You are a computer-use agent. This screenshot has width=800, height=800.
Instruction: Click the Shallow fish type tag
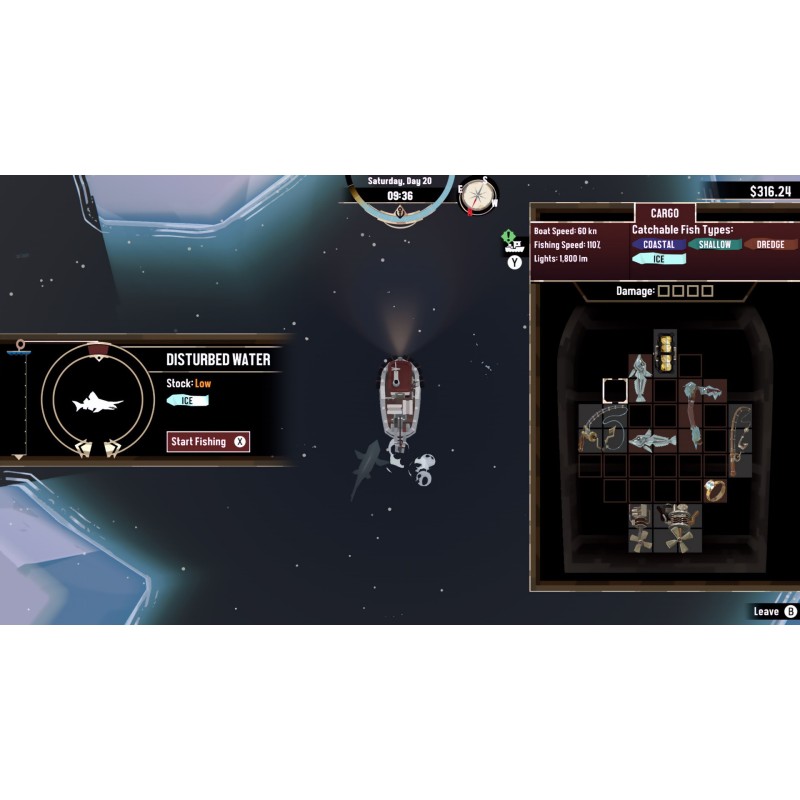point(715,245)
